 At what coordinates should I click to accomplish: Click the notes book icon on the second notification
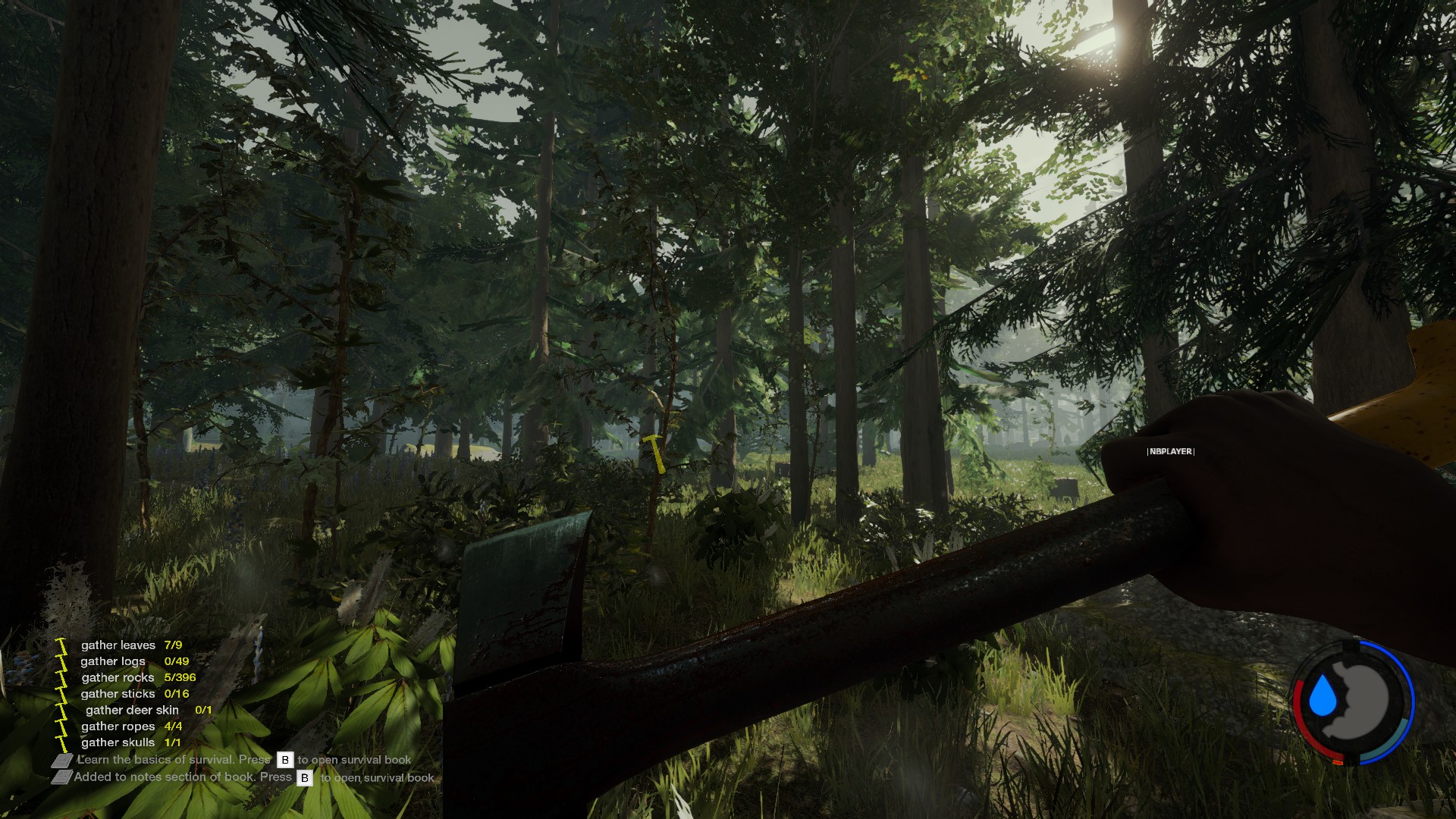pos(61,778)
